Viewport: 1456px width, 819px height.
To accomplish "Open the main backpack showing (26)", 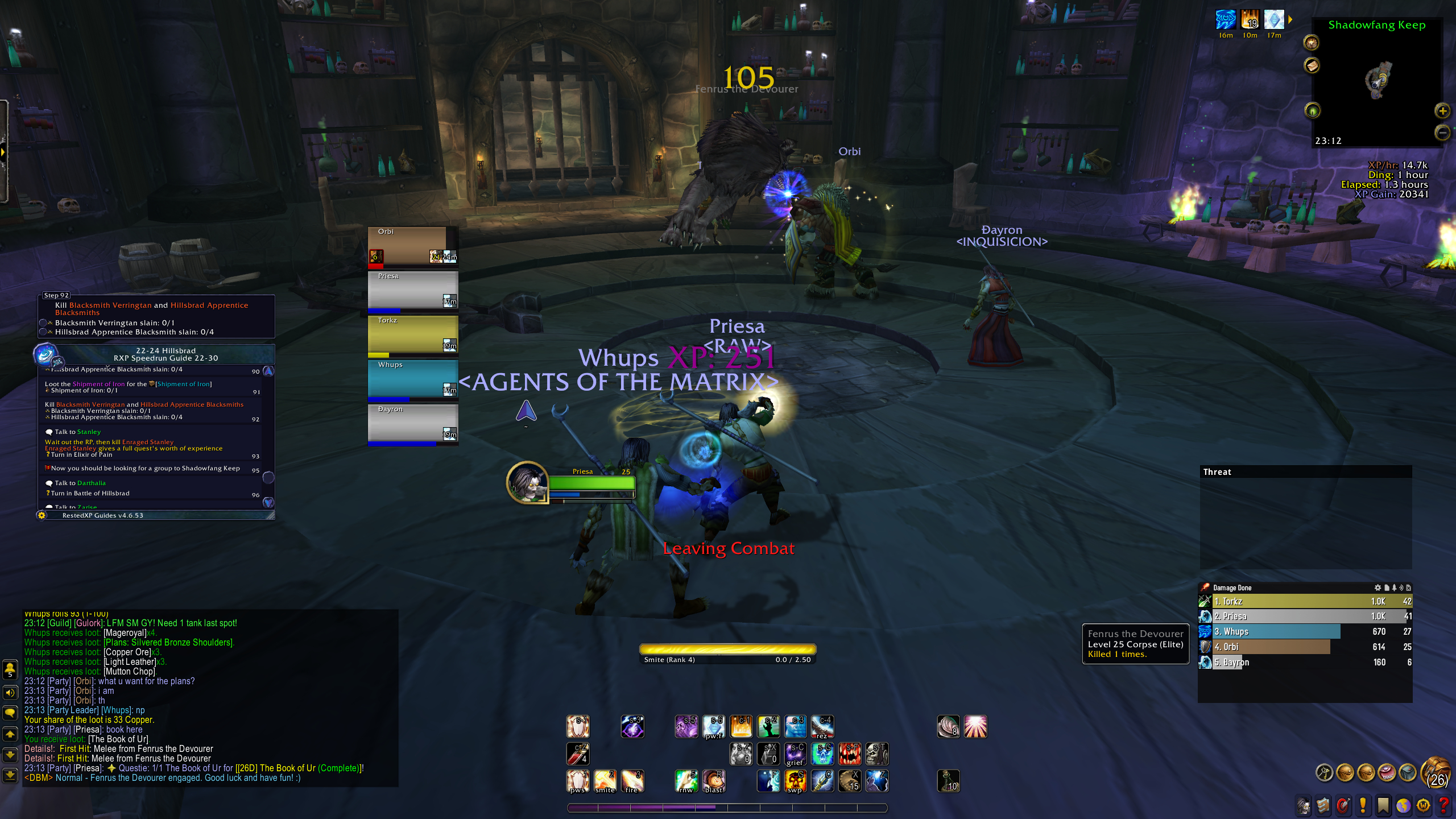I will coord(1435,772).
